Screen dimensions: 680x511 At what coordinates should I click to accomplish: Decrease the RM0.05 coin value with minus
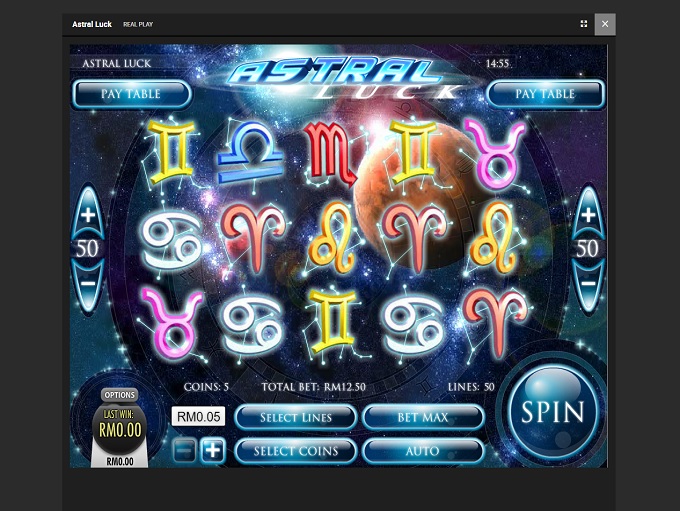click(x=184, y=450)
